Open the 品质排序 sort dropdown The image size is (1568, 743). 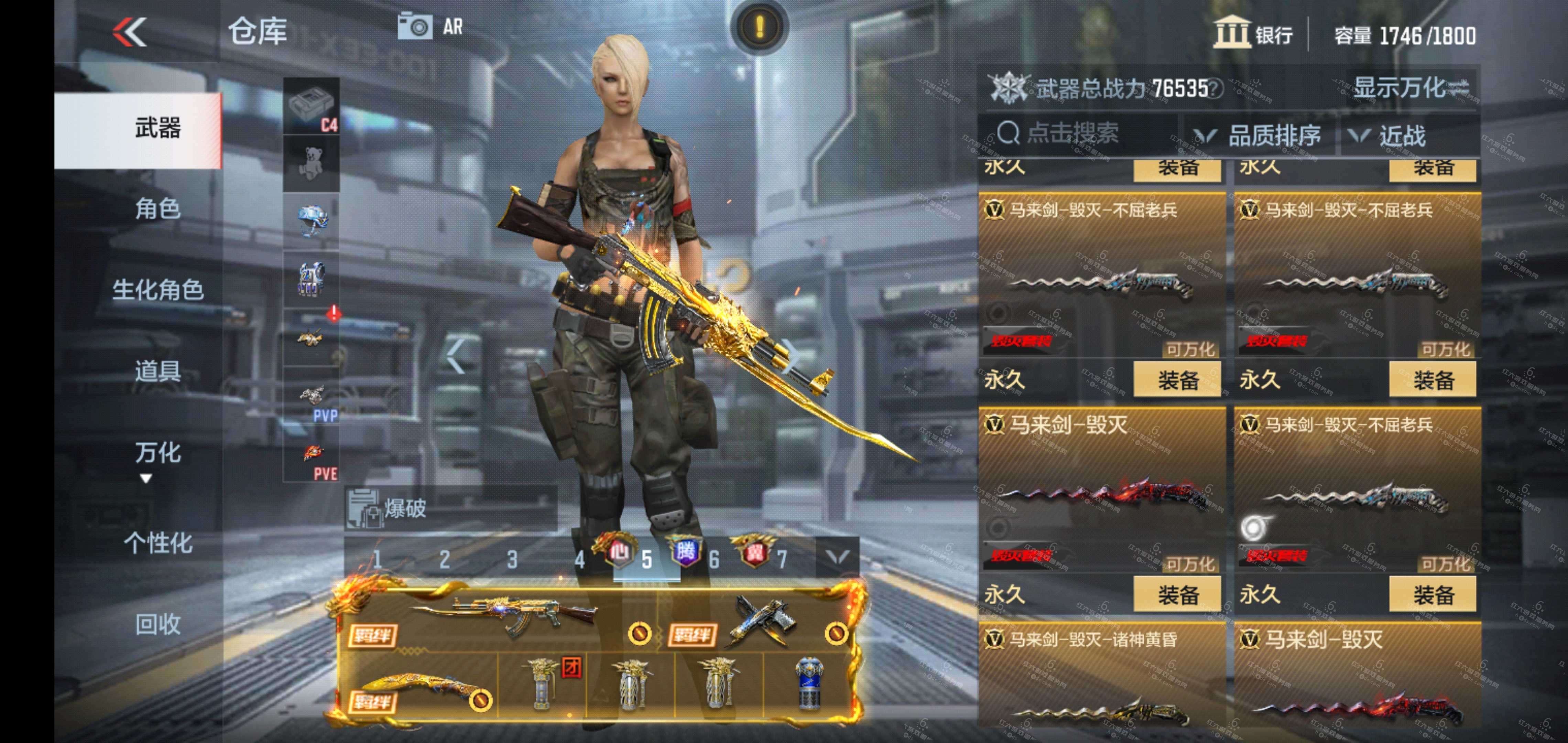[1260, 135]
